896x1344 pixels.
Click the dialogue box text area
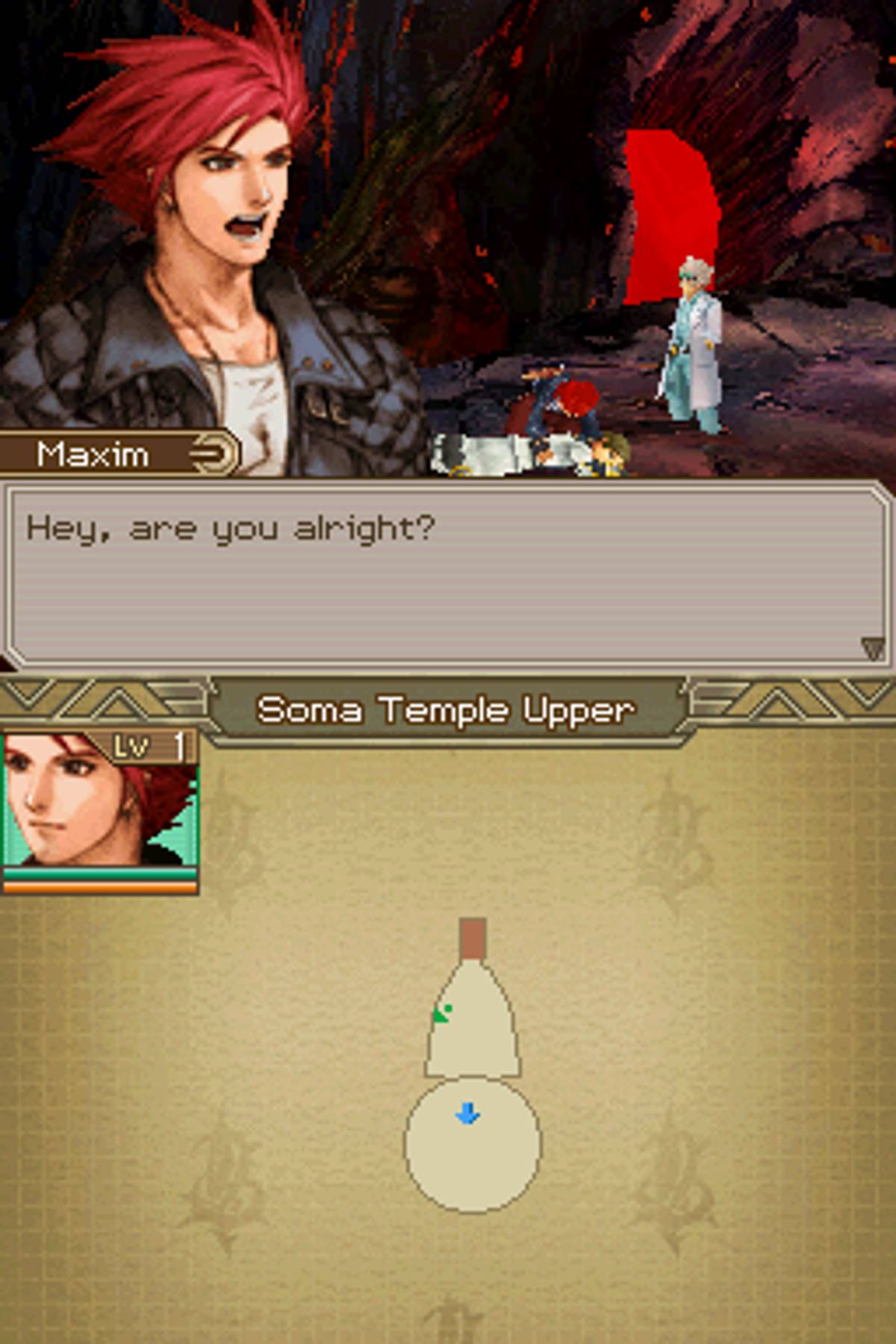tap(447, 573)
